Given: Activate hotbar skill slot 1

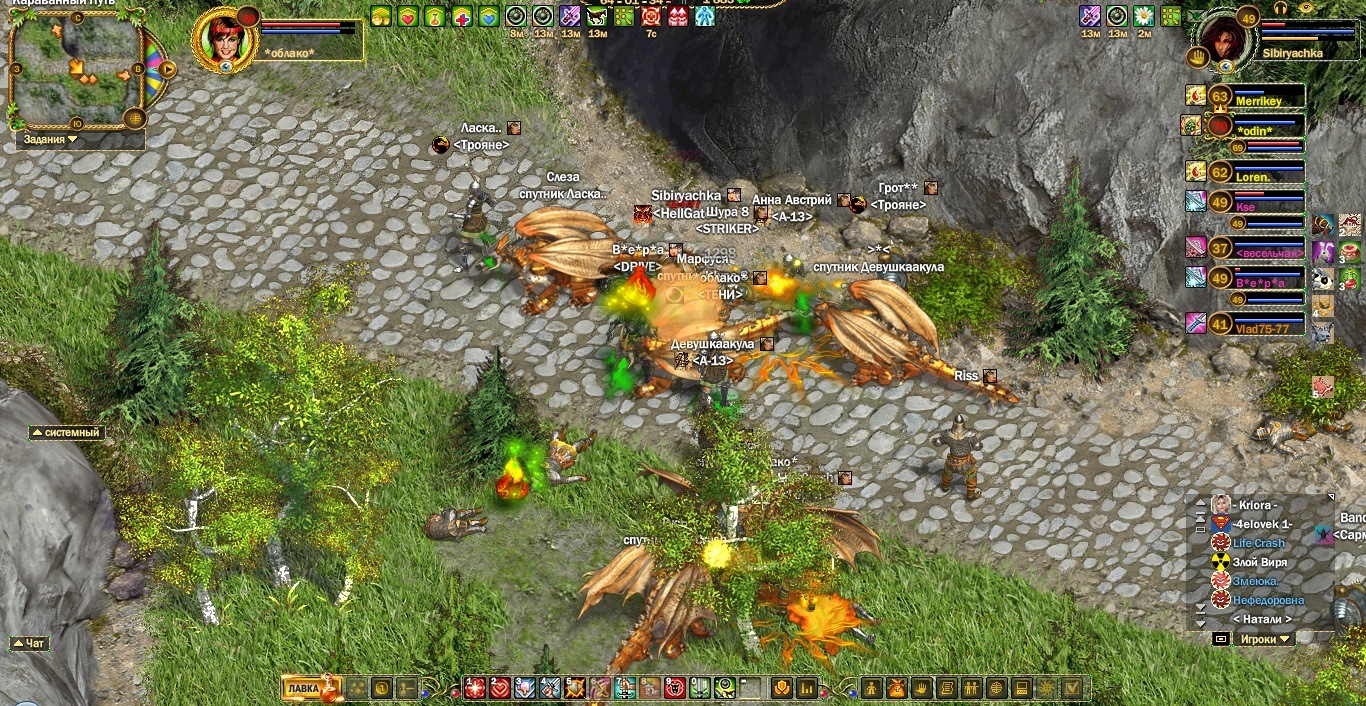Looking at the screenshot, I should pos(475,688).
